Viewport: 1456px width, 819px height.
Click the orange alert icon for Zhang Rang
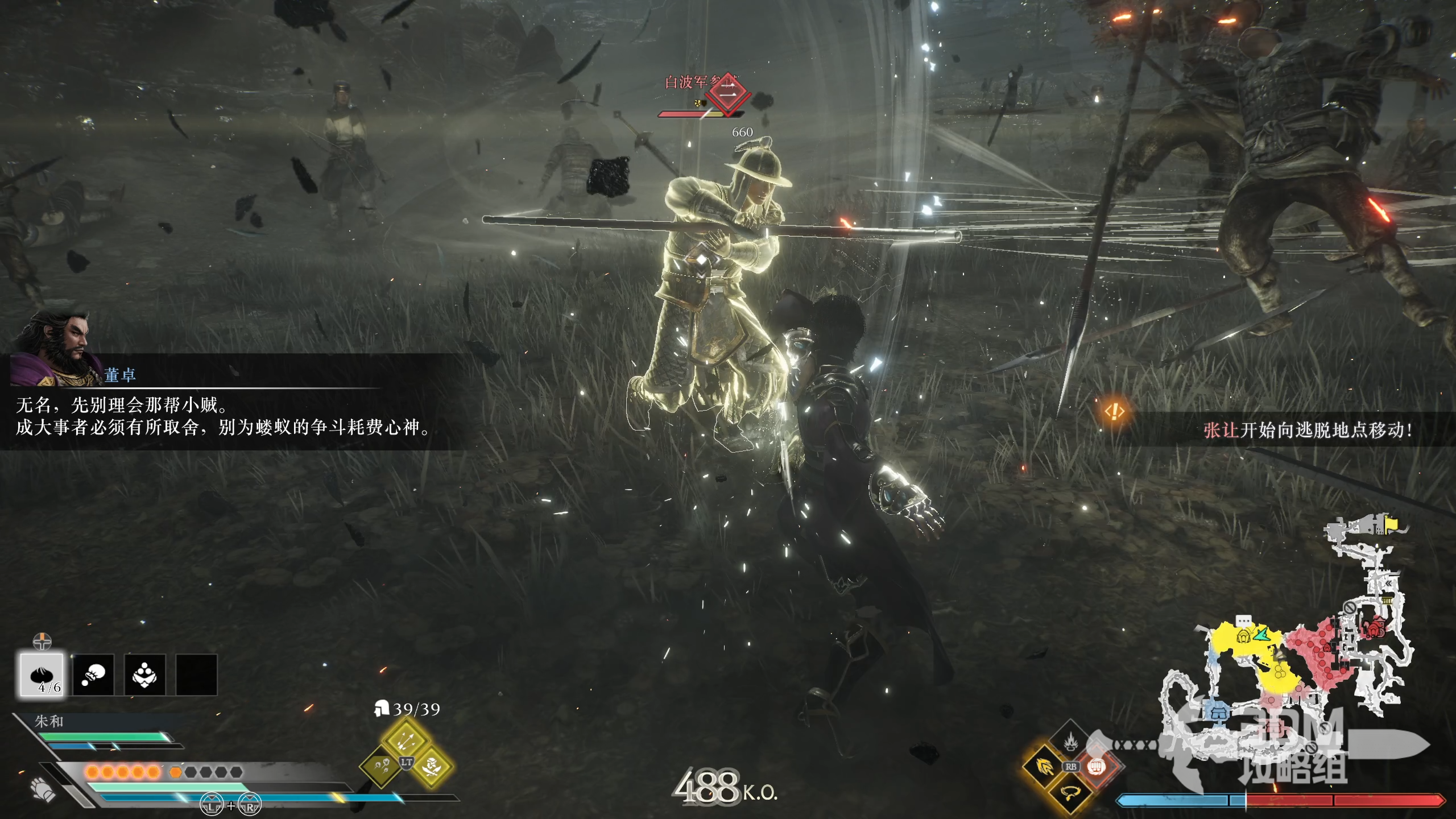click(1115, 411)
